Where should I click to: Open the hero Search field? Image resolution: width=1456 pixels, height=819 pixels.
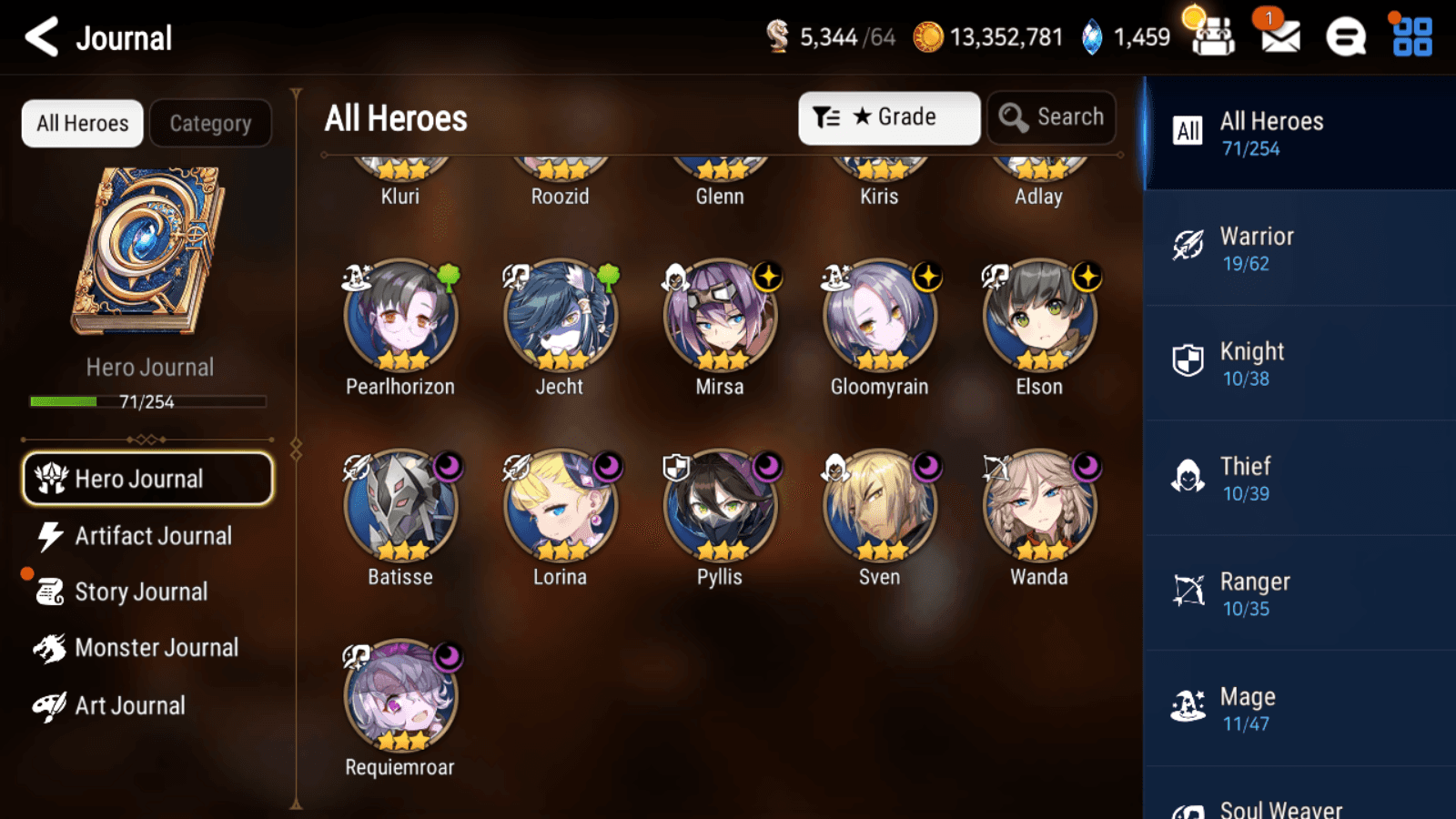(x=1051, y=117)
